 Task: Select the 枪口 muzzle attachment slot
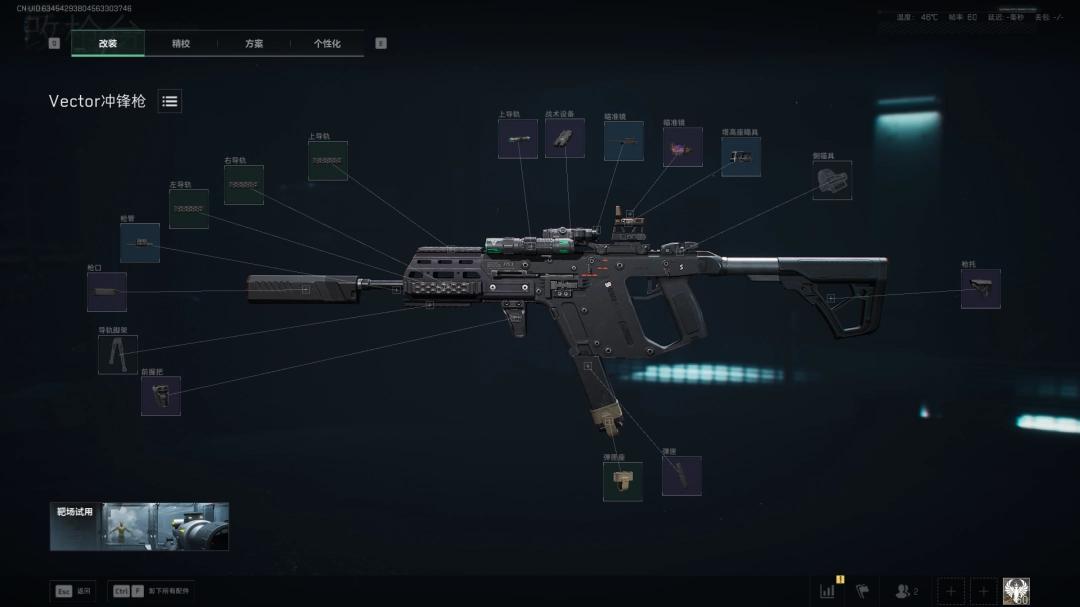click(x=107, y=292)
